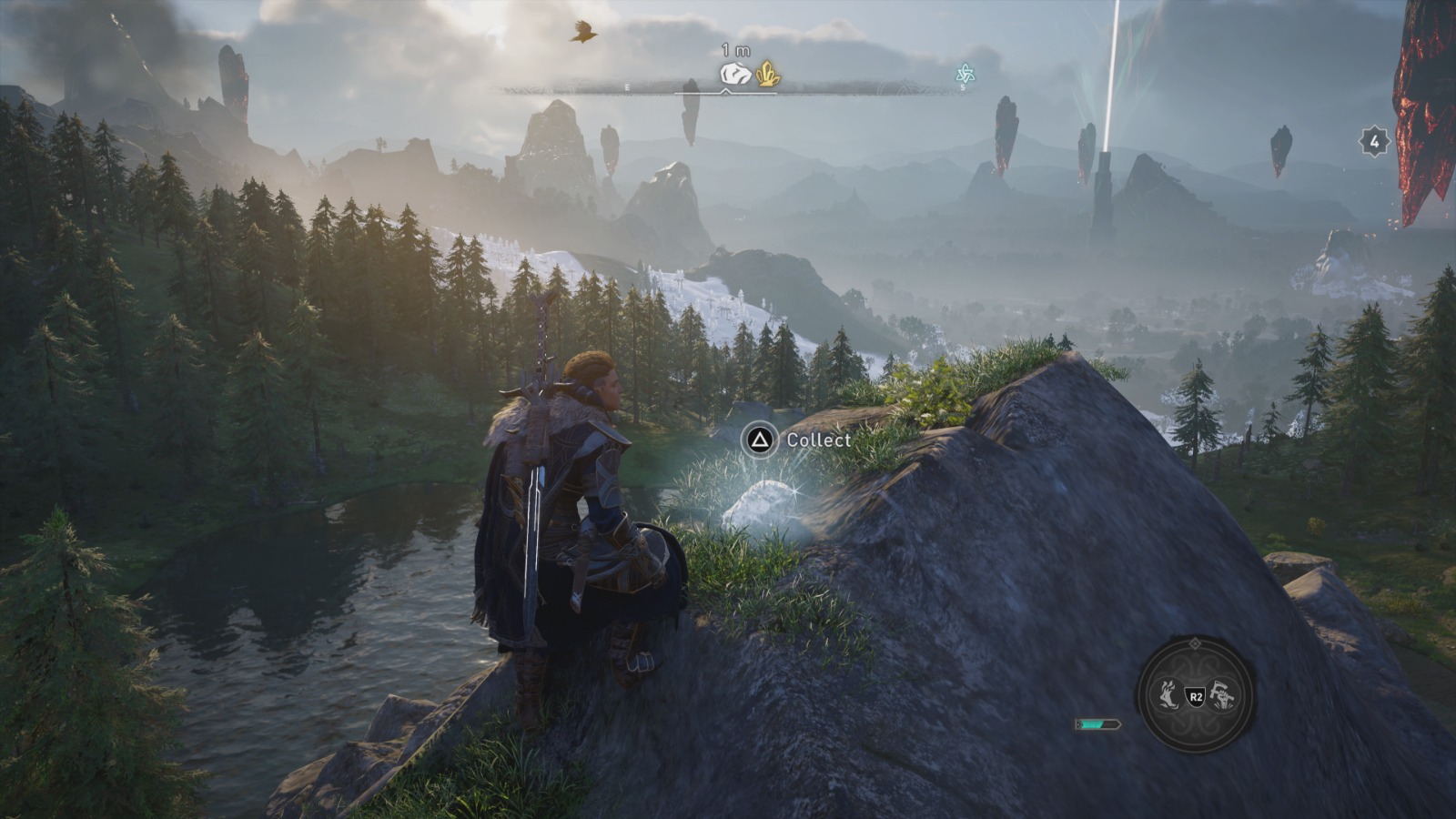
Task: Select the hammer-fist ability icon in the ability wheel
Action: tap(1224, 694)
